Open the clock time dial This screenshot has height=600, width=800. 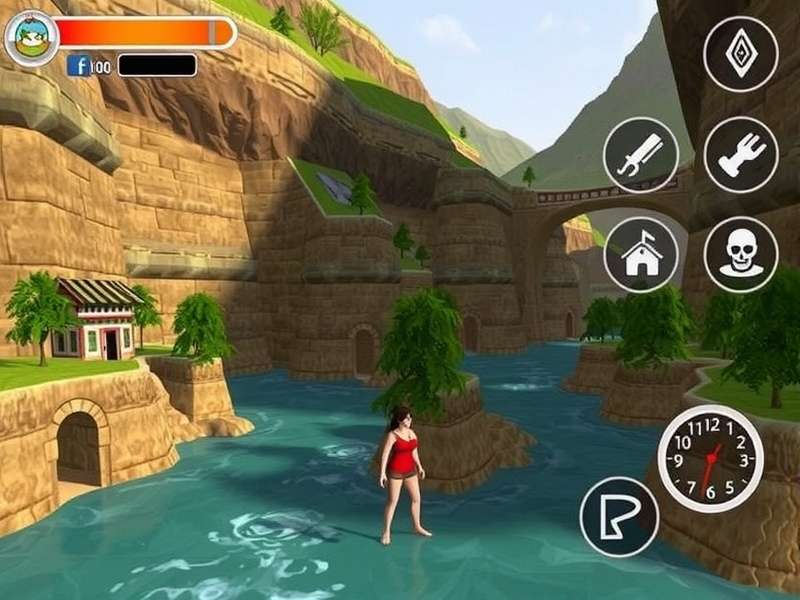tap(710, 458)
